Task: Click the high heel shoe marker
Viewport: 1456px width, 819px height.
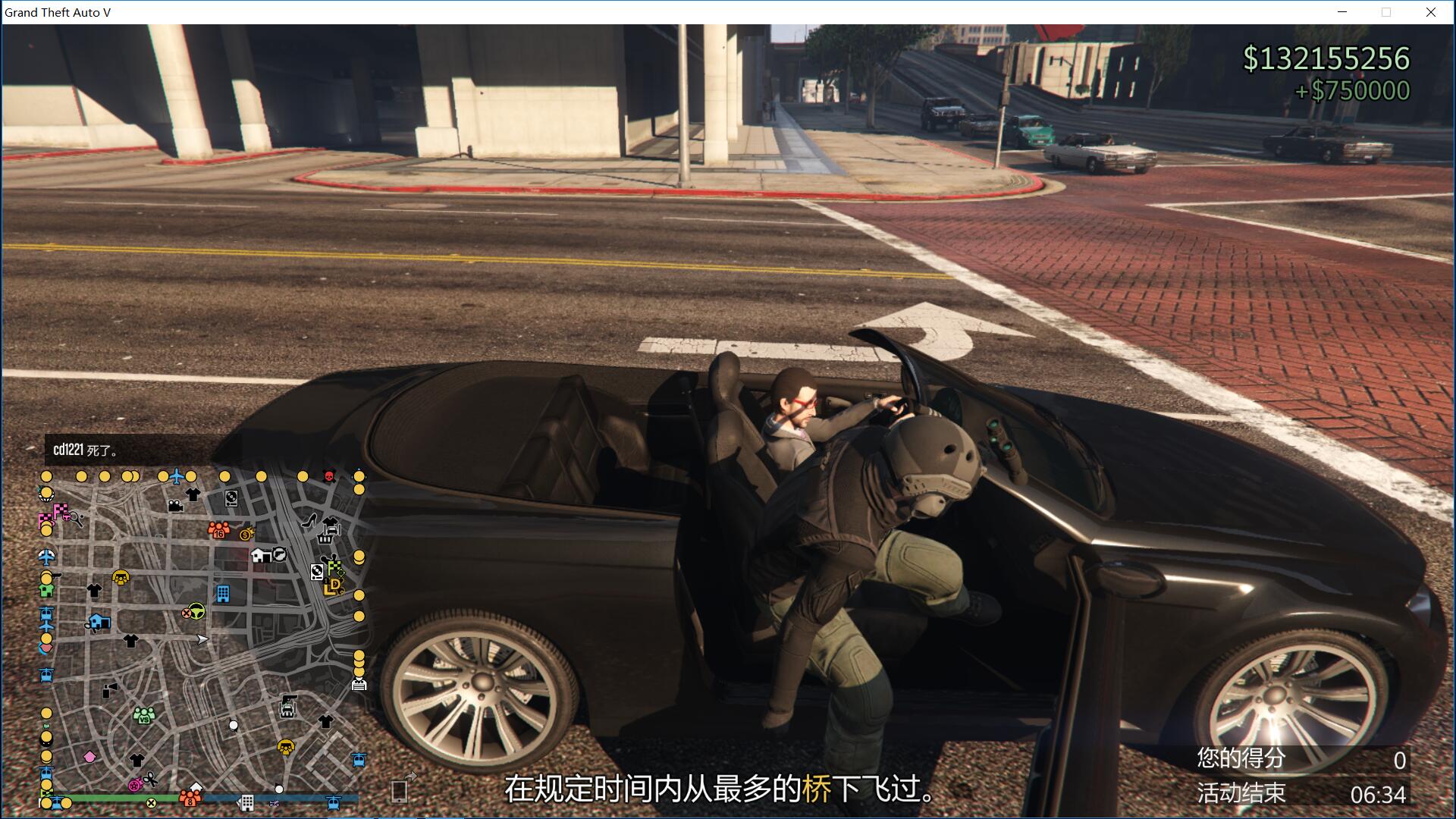Action: [309, 520]
